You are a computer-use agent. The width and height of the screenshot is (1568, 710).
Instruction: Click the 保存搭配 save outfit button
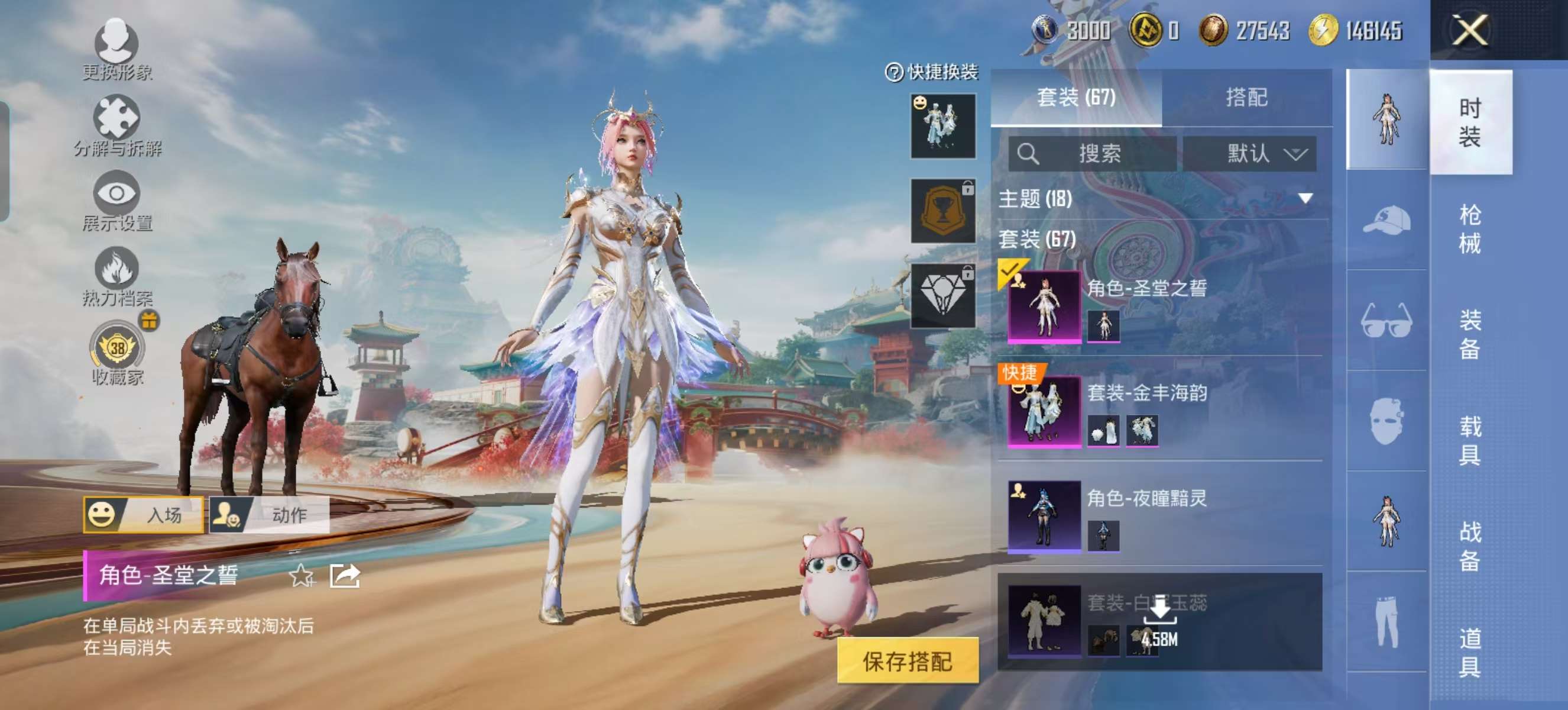[x=908, y=661]
